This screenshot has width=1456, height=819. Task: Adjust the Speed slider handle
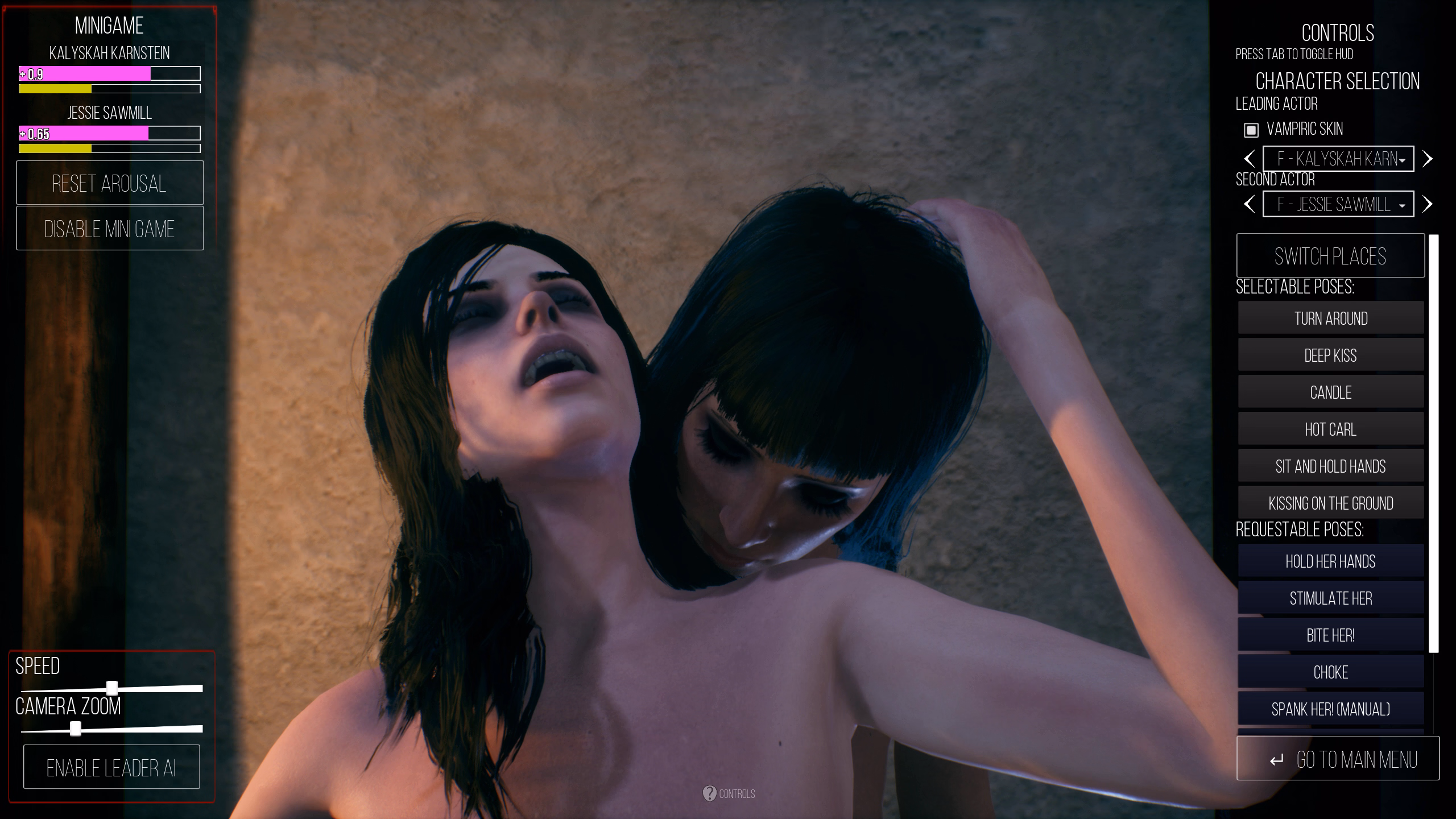tap(111, 688)
